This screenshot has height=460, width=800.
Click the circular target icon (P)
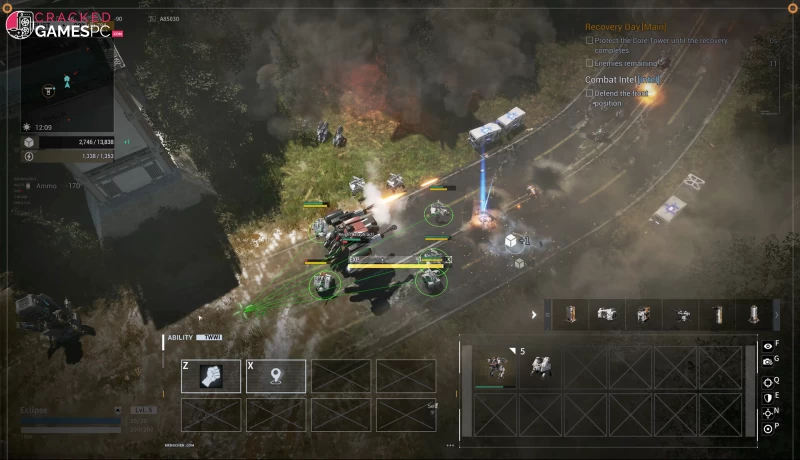pos(767,428)
